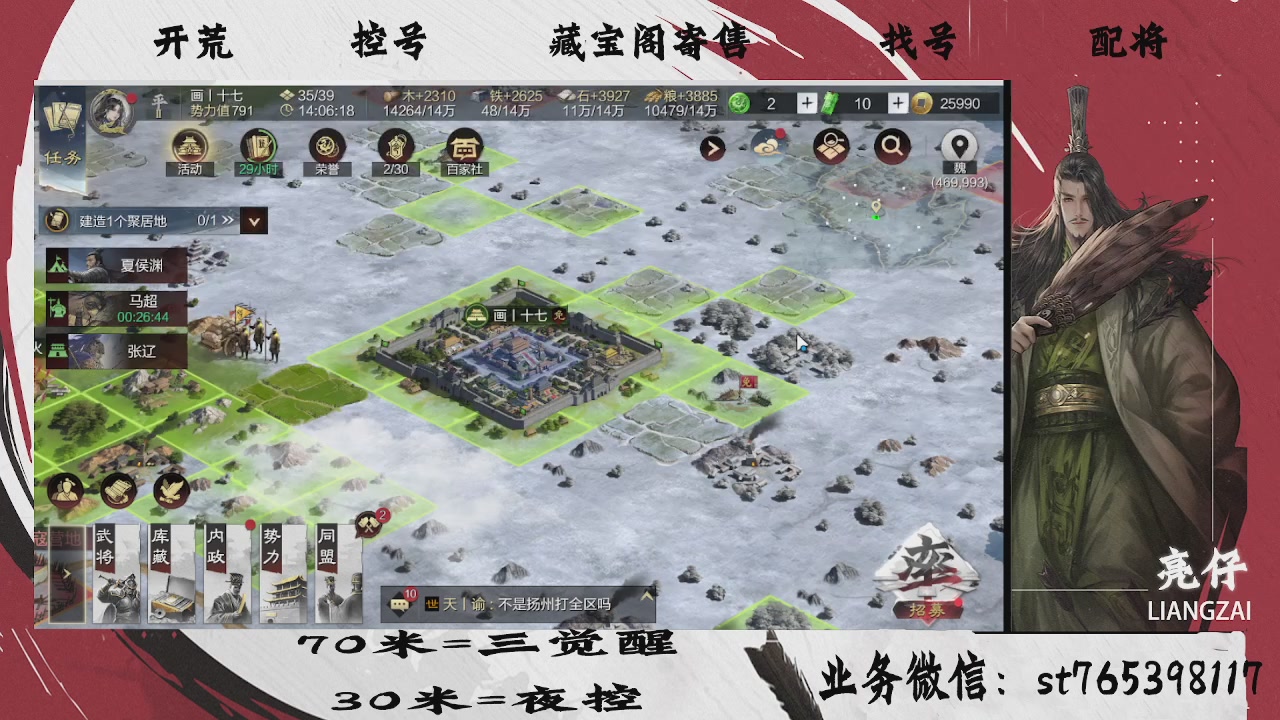Click the search magnifying glass icon
This screenshot has width=1280, height=720.
(890, 146)
